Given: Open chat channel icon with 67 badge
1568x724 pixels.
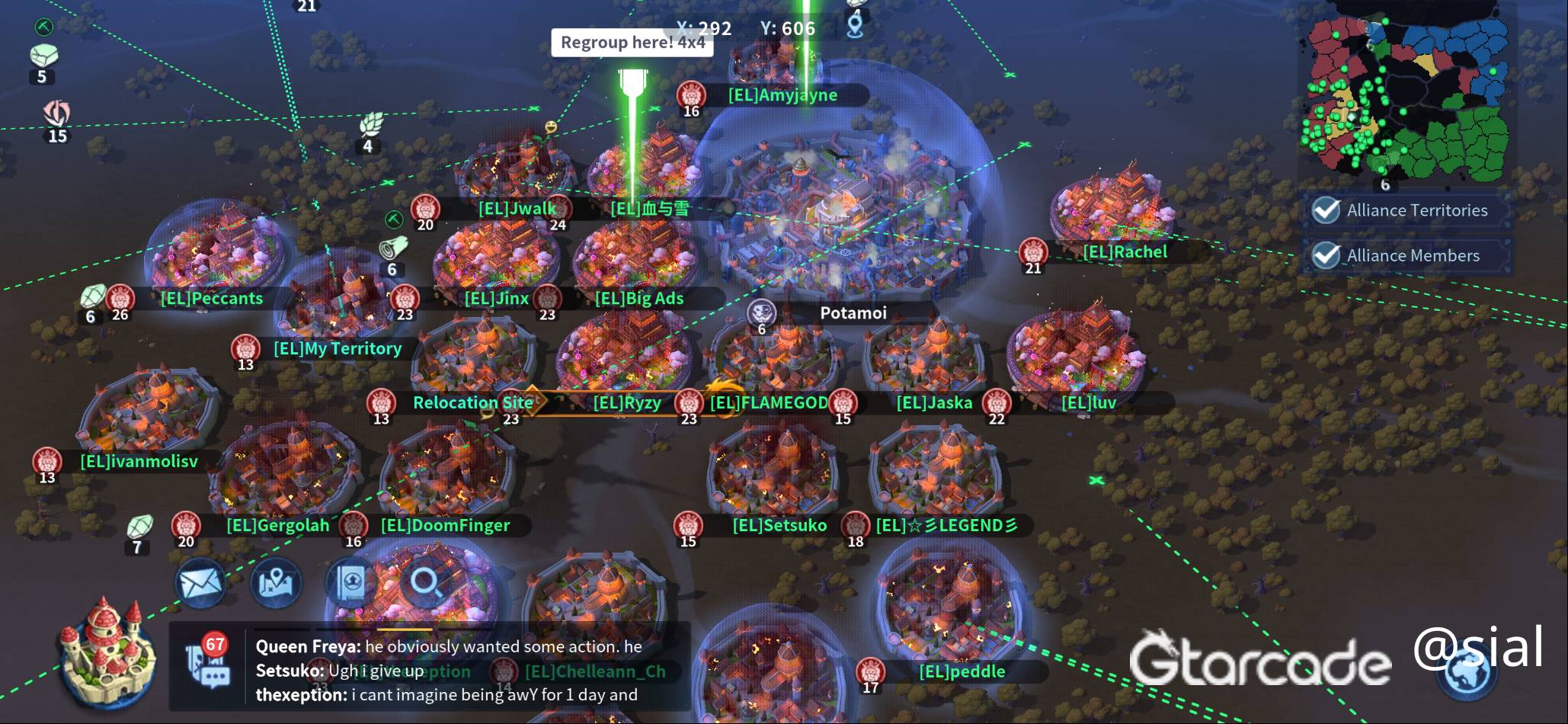Looking at the screenshot, I should [x=208, y=665].
